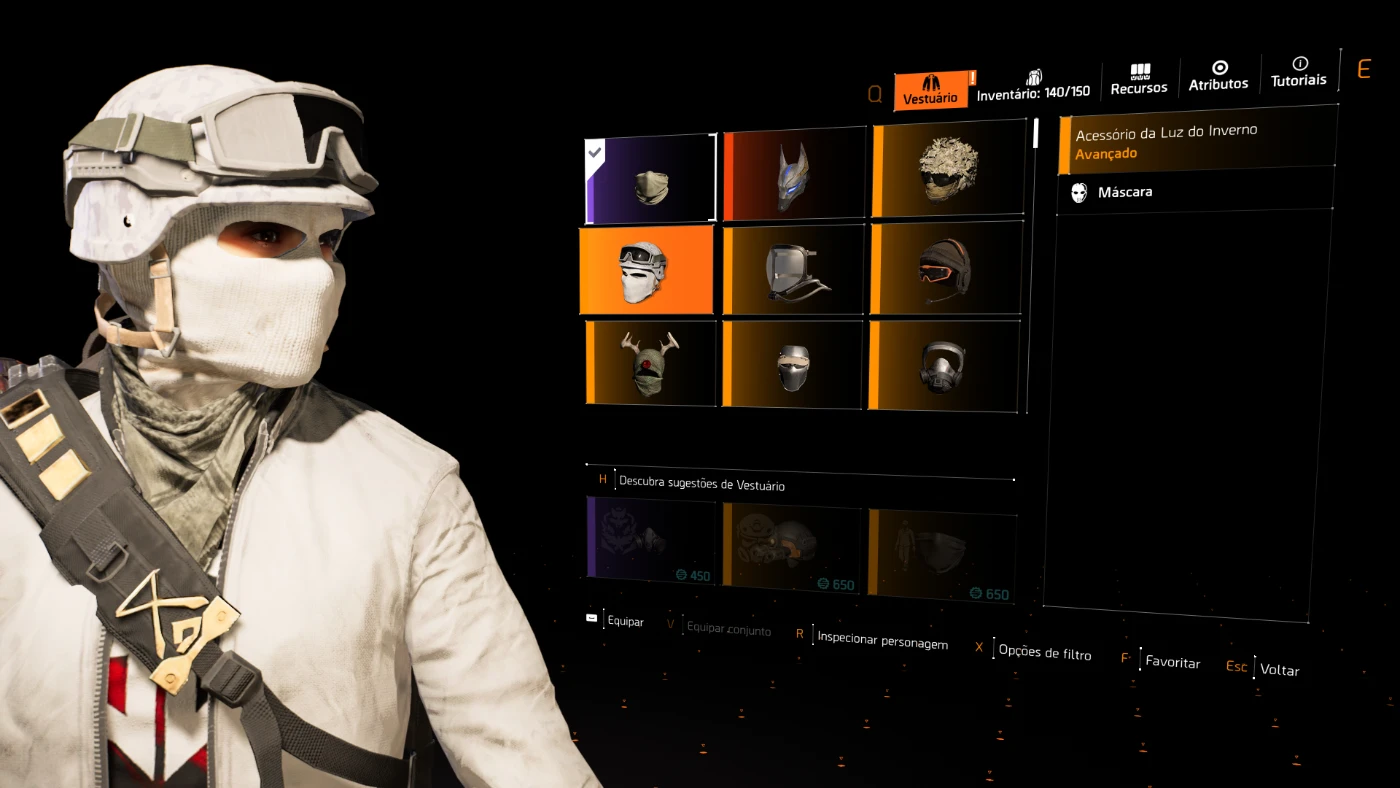This screenshot has width=1400, height=788.
Task: Go back with Voltar
Action: click(x=1279, y=670)
